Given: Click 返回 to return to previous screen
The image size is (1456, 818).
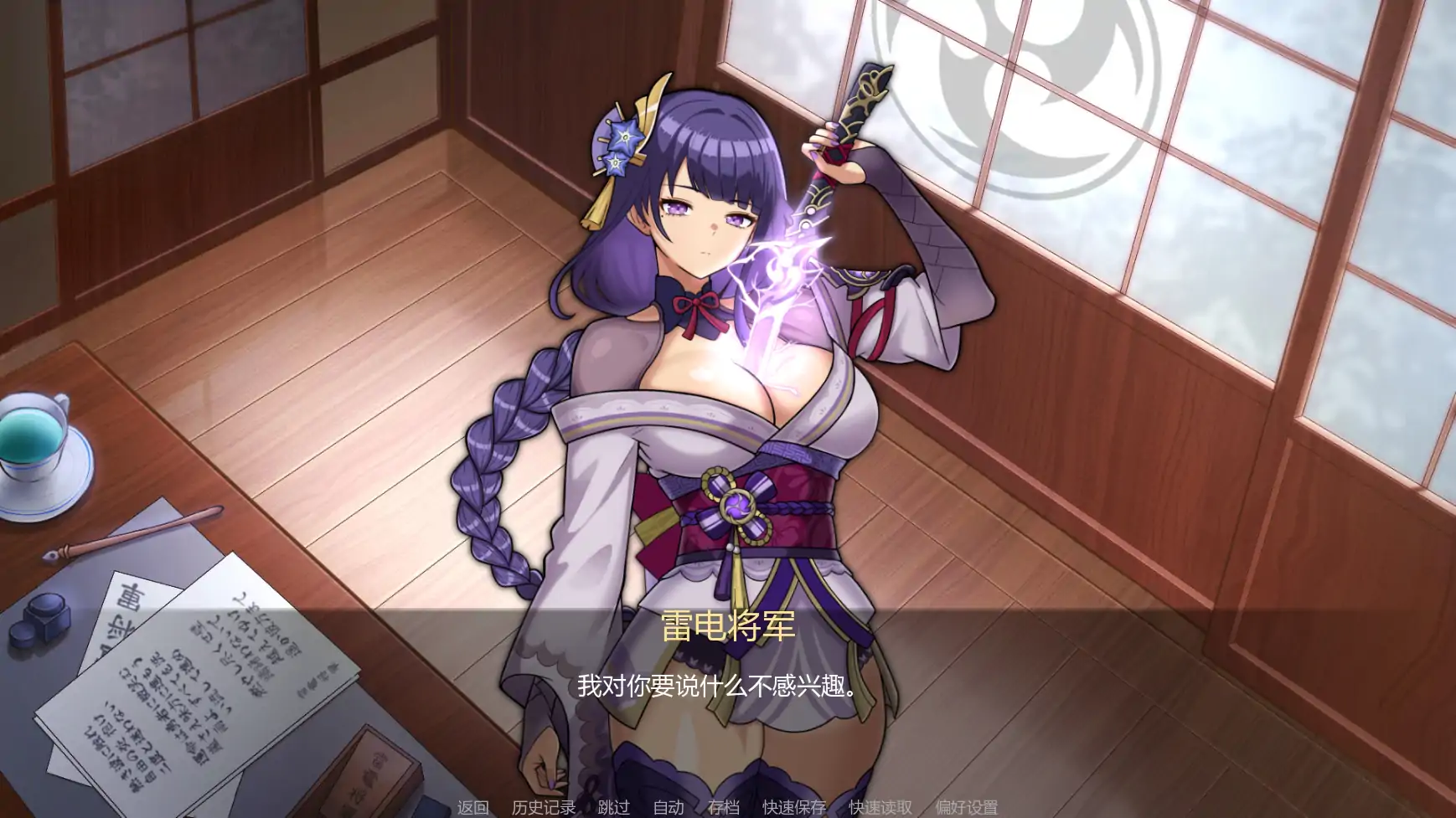Looking at the screenshot, I should point(474,808).
